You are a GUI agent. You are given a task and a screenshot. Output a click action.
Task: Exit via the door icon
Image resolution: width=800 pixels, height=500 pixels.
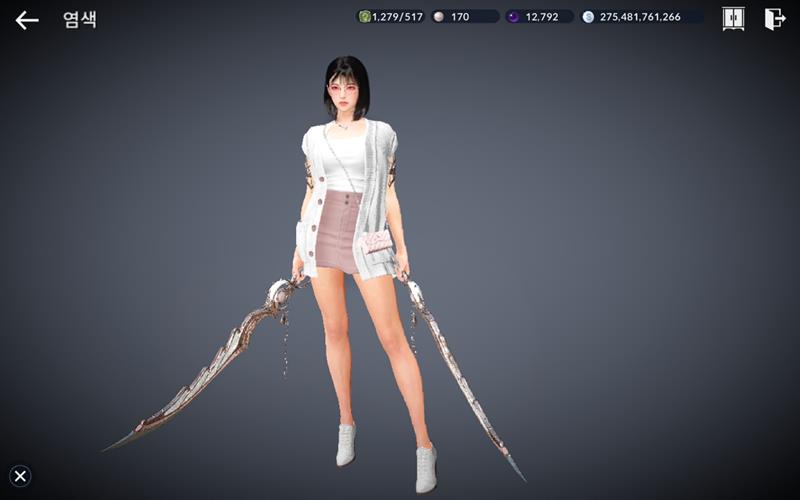click(x=775, y=19)
